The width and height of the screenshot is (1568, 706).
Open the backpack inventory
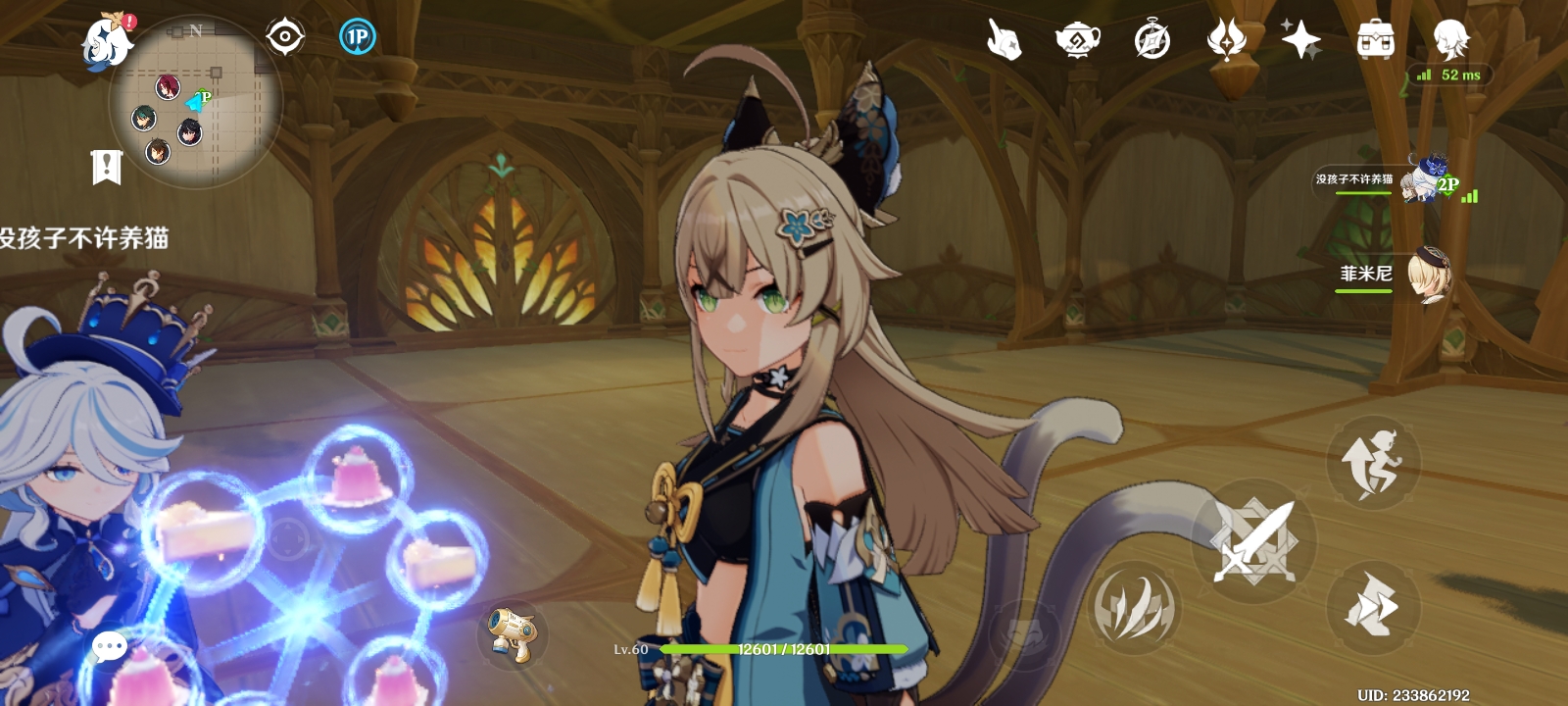(x=1375, y=40)
